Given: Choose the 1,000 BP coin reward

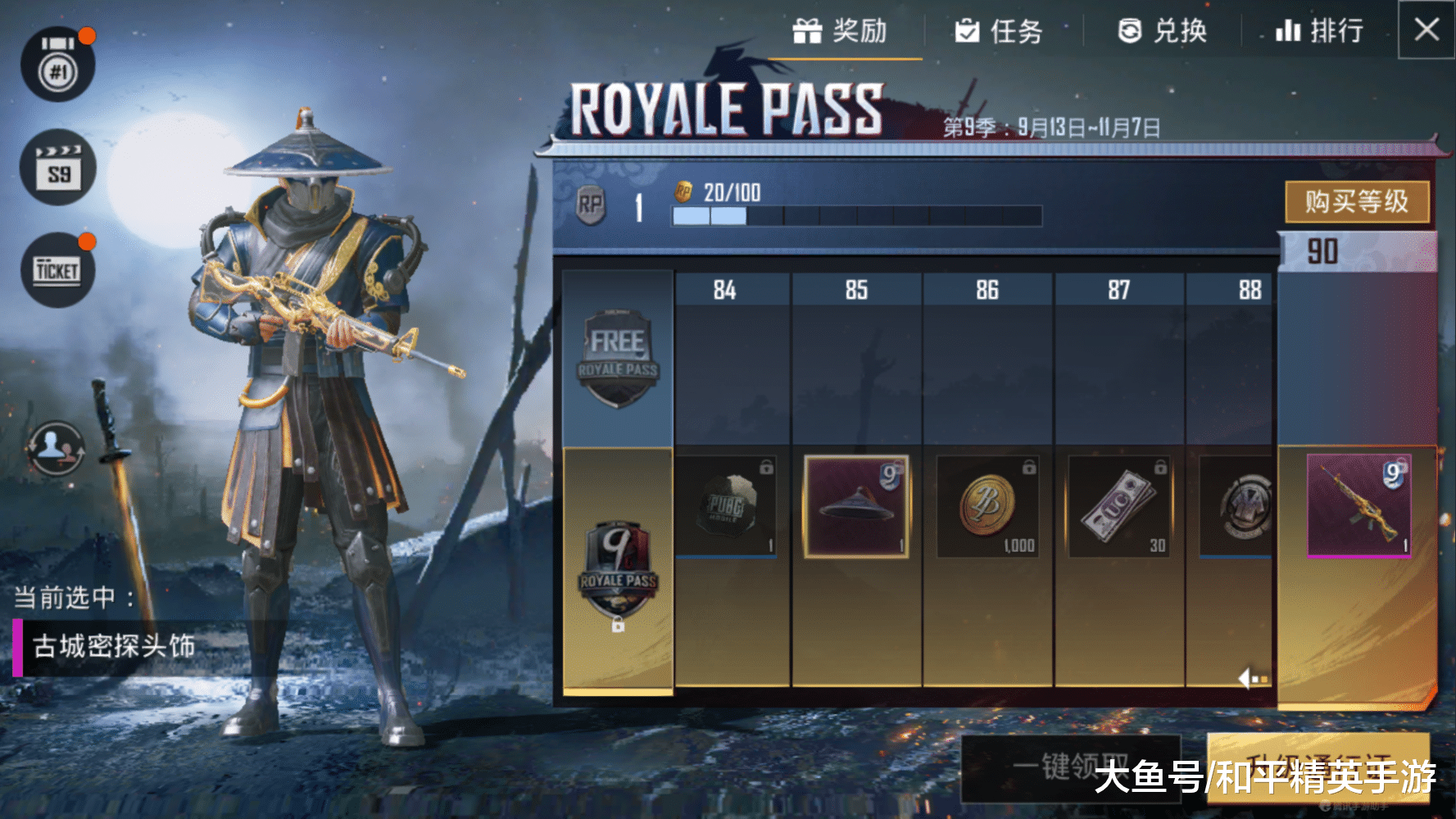Looking at the screenshot, I should coord(987,506).
